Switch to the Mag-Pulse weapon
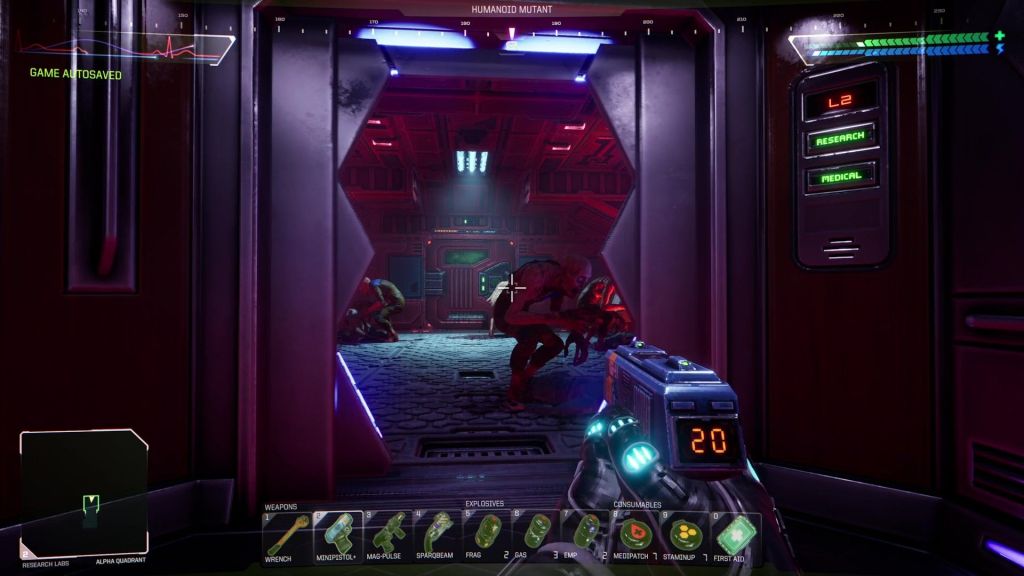The image size is (1024, 576). coord(386,535)
